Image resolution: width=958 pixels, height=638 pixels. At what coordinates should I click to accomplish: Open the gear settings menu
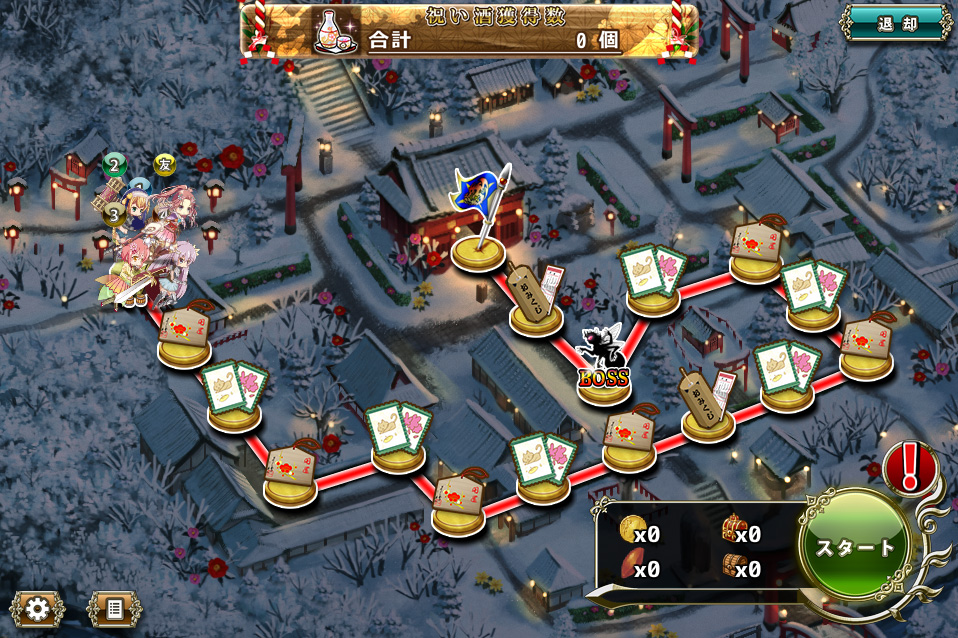pos(38,607)
